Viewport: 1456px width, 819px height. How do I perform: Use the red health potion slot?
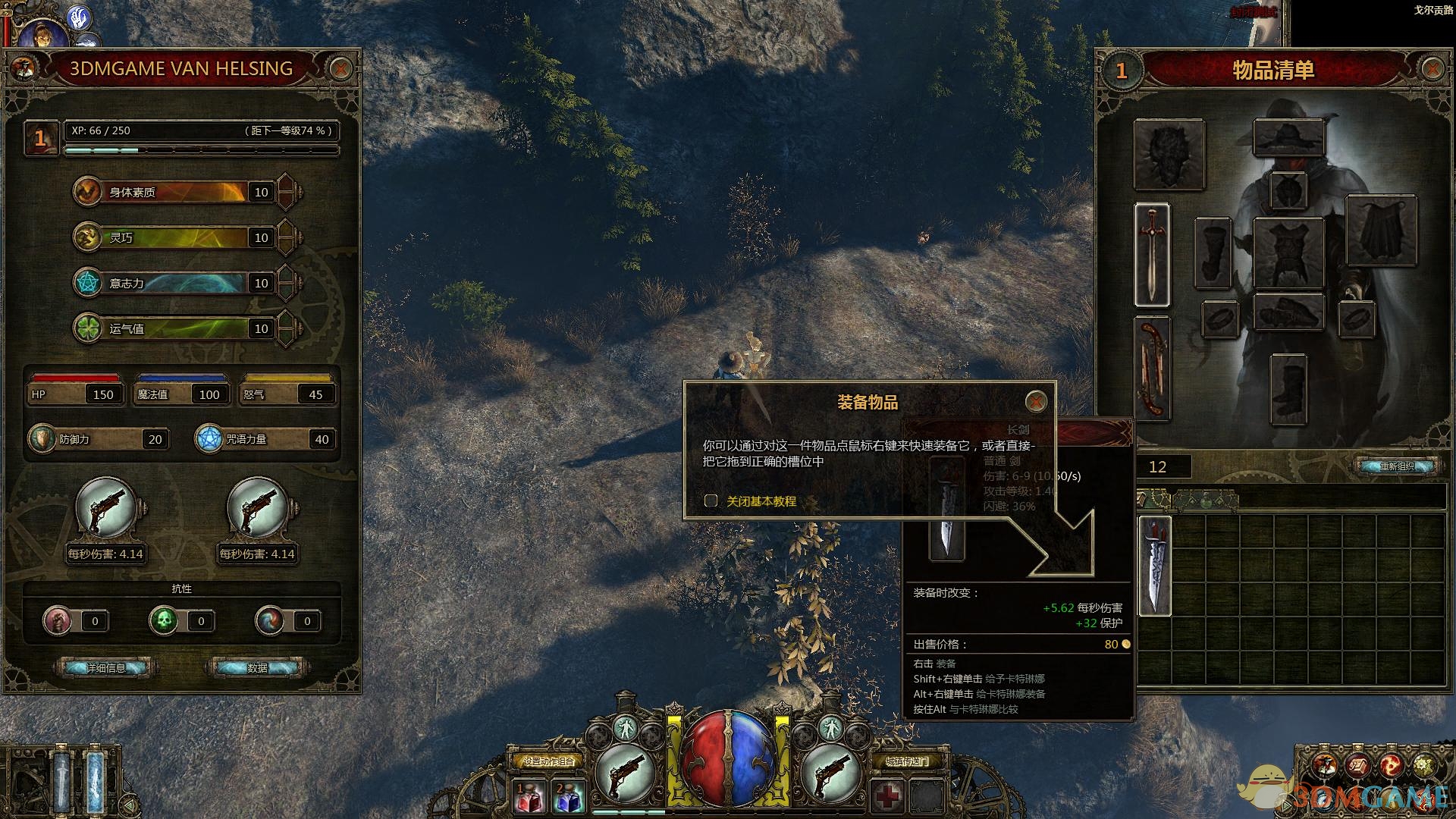coord(530,798)
